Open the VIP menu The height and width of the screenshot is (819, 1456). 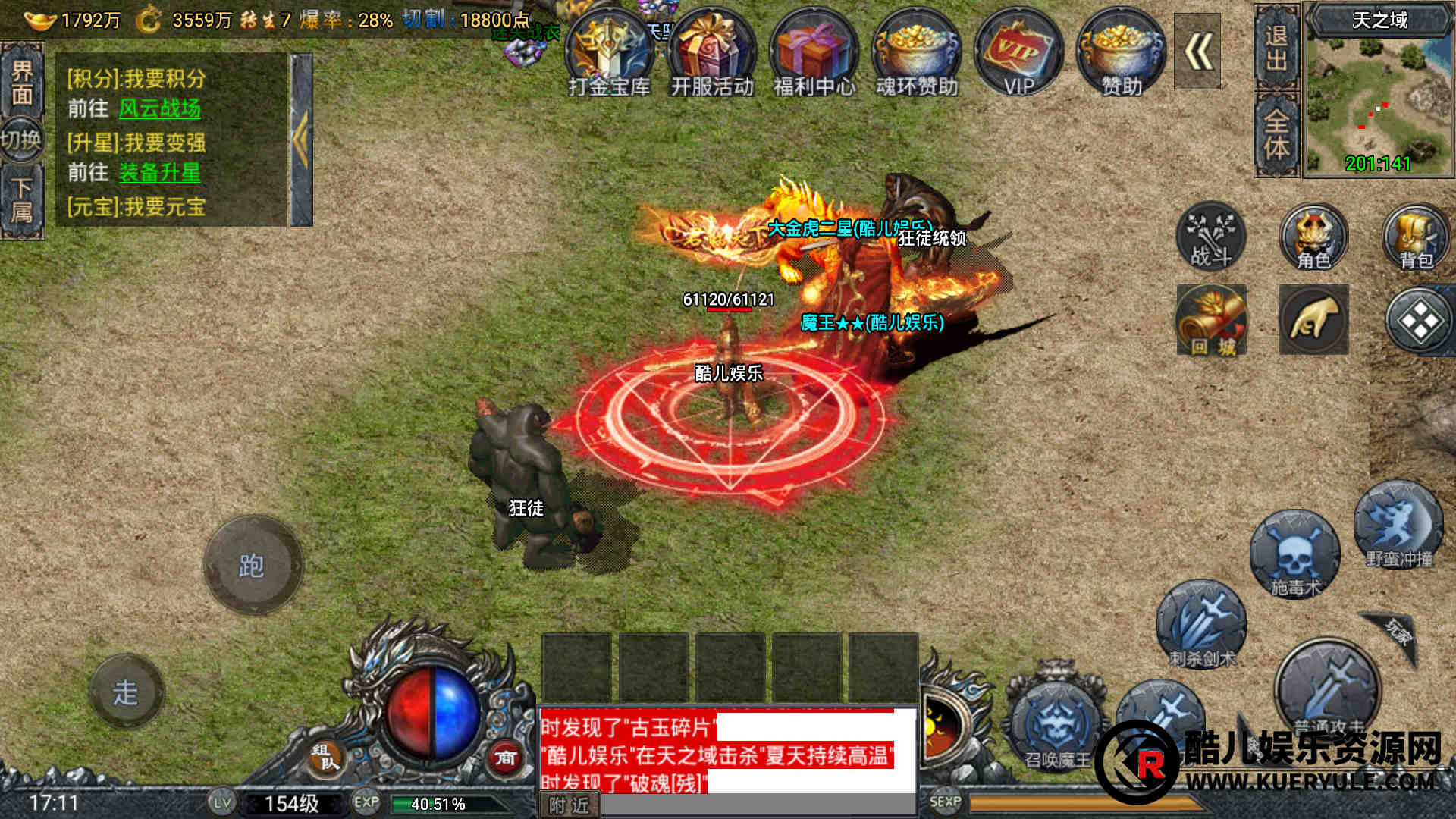tap(1018, 55)
